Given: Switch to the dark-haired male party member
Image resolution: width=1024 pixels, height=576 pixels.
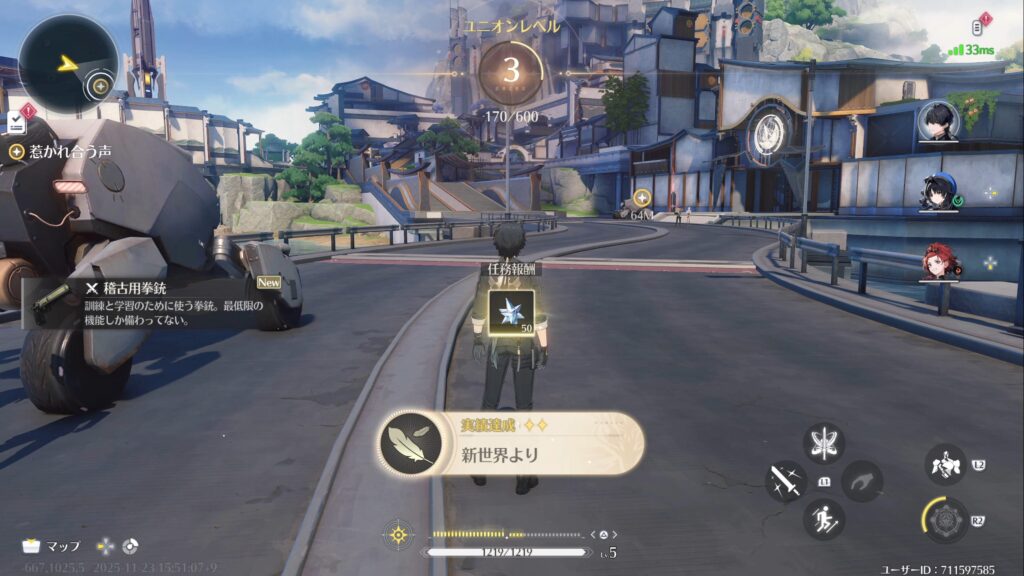Looking at the screenshot, I should [940, 122].
